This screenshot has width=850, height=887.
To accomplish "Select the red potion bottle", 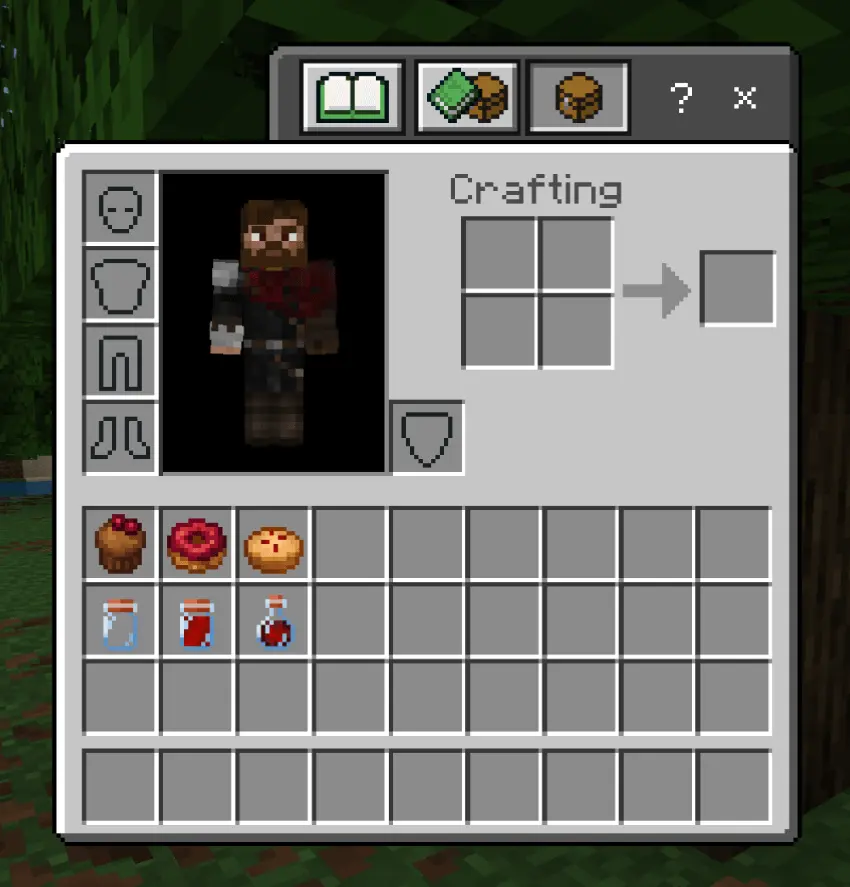I will [x=273, y=622].
